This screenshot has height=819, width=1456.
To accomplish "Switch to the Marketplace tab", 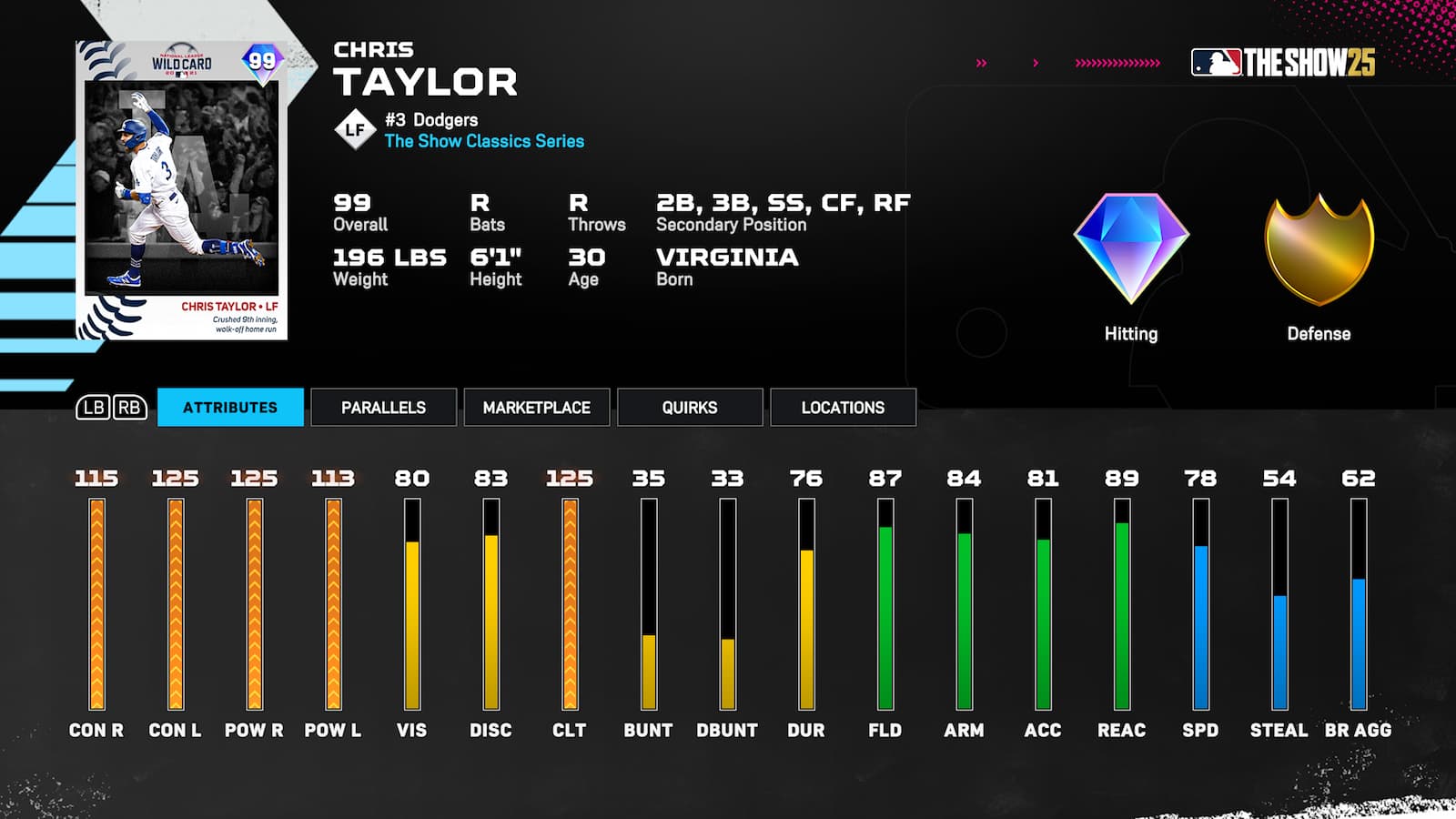I will point(536,408).
